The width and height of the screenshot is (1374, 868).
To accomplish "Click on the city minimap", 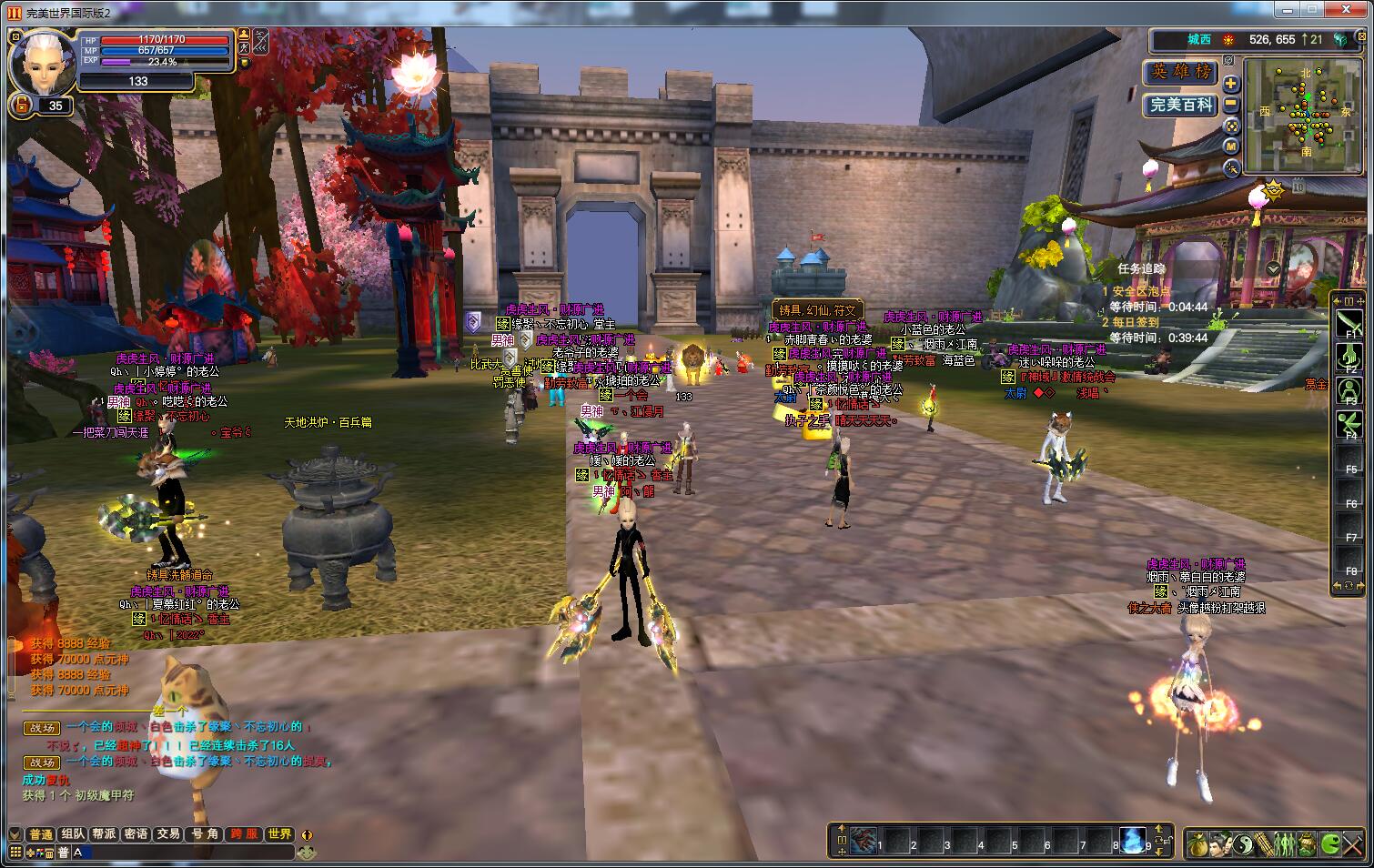I will (x=1303, y=115).
